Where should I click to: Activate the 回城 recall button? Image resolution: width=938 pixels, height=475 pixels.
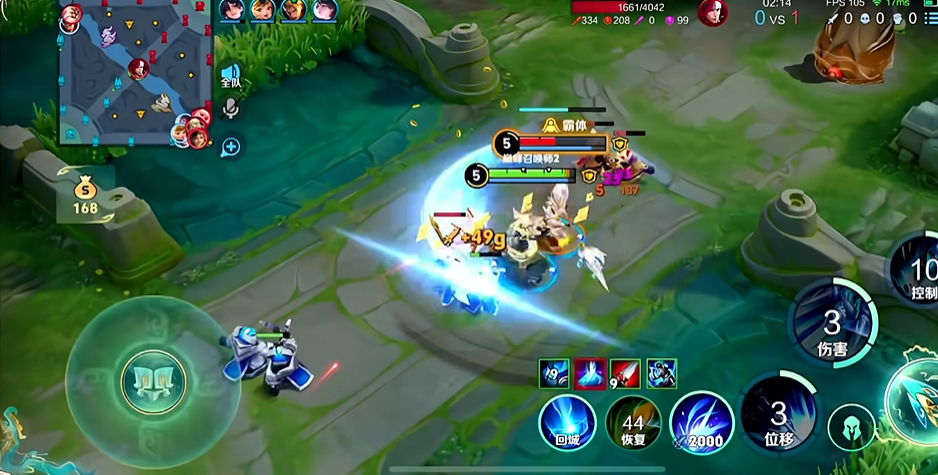click(567, 423)
